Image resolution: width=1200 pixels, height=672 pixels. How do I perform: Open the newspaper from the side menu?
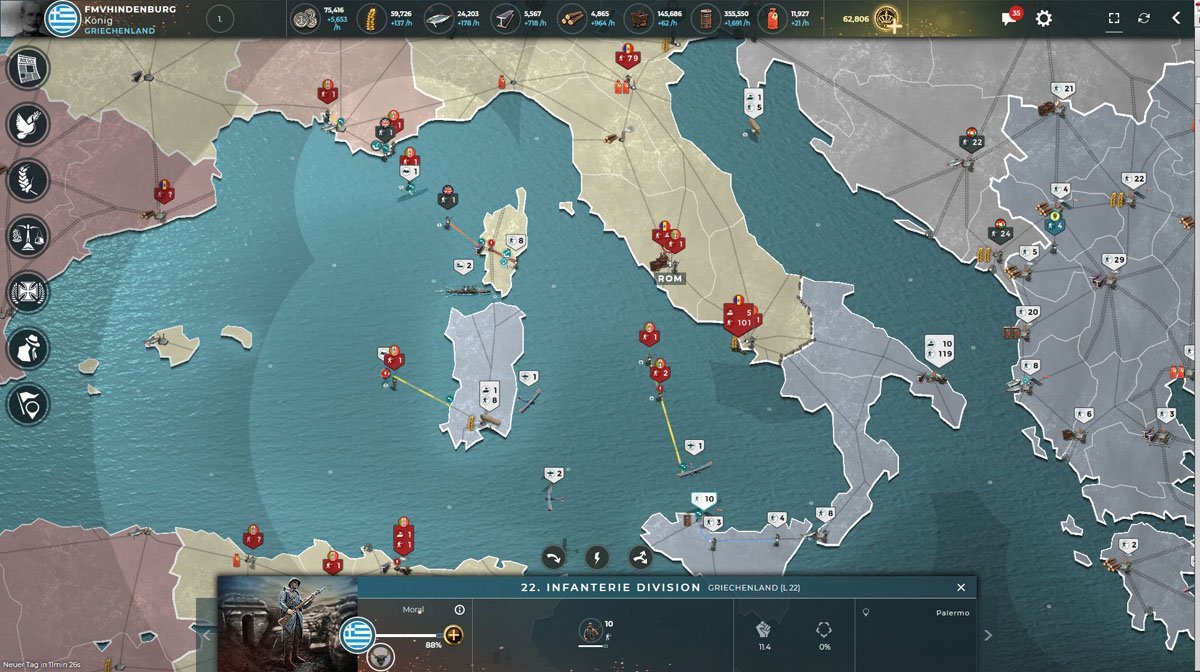pyautogui.click(x=28, y=68)
